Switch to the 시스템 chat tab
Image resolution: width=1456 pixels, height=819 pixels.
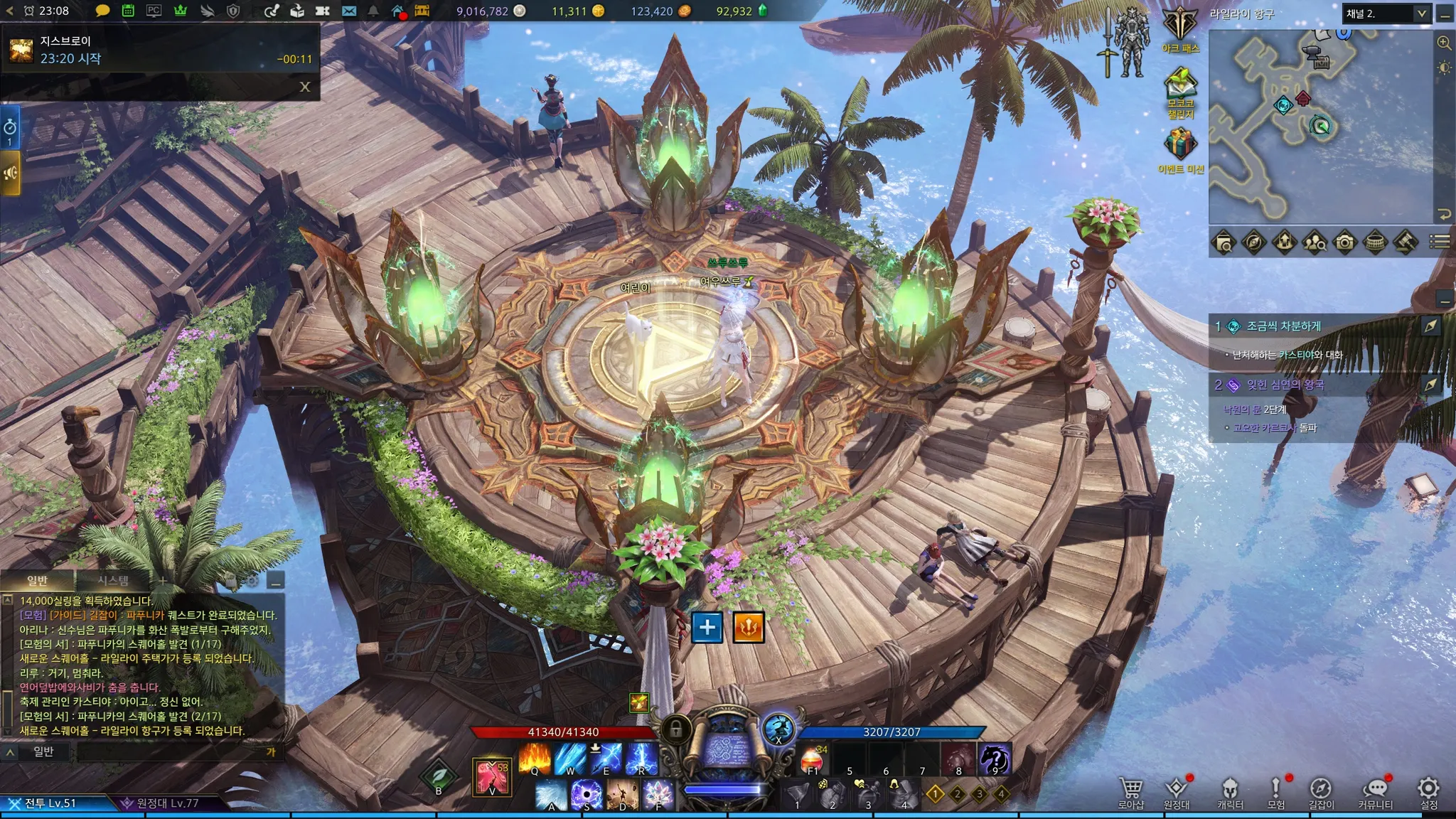[x=113, y=580]
